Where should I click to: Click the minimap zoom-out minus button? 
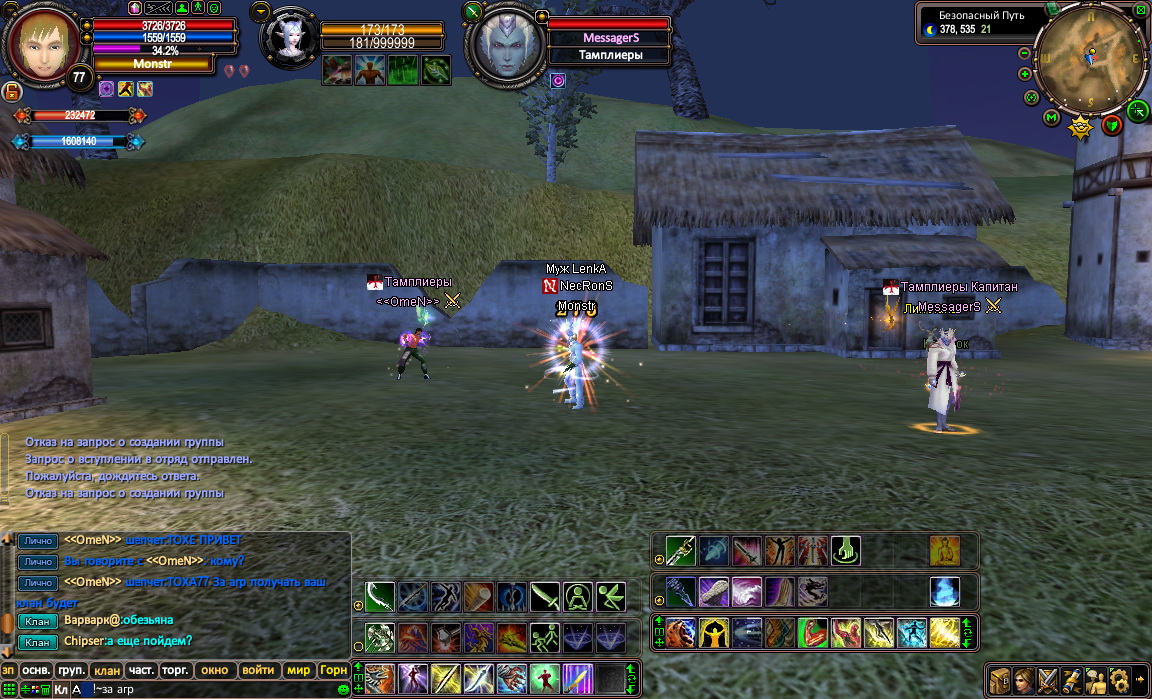[1025, 53]
